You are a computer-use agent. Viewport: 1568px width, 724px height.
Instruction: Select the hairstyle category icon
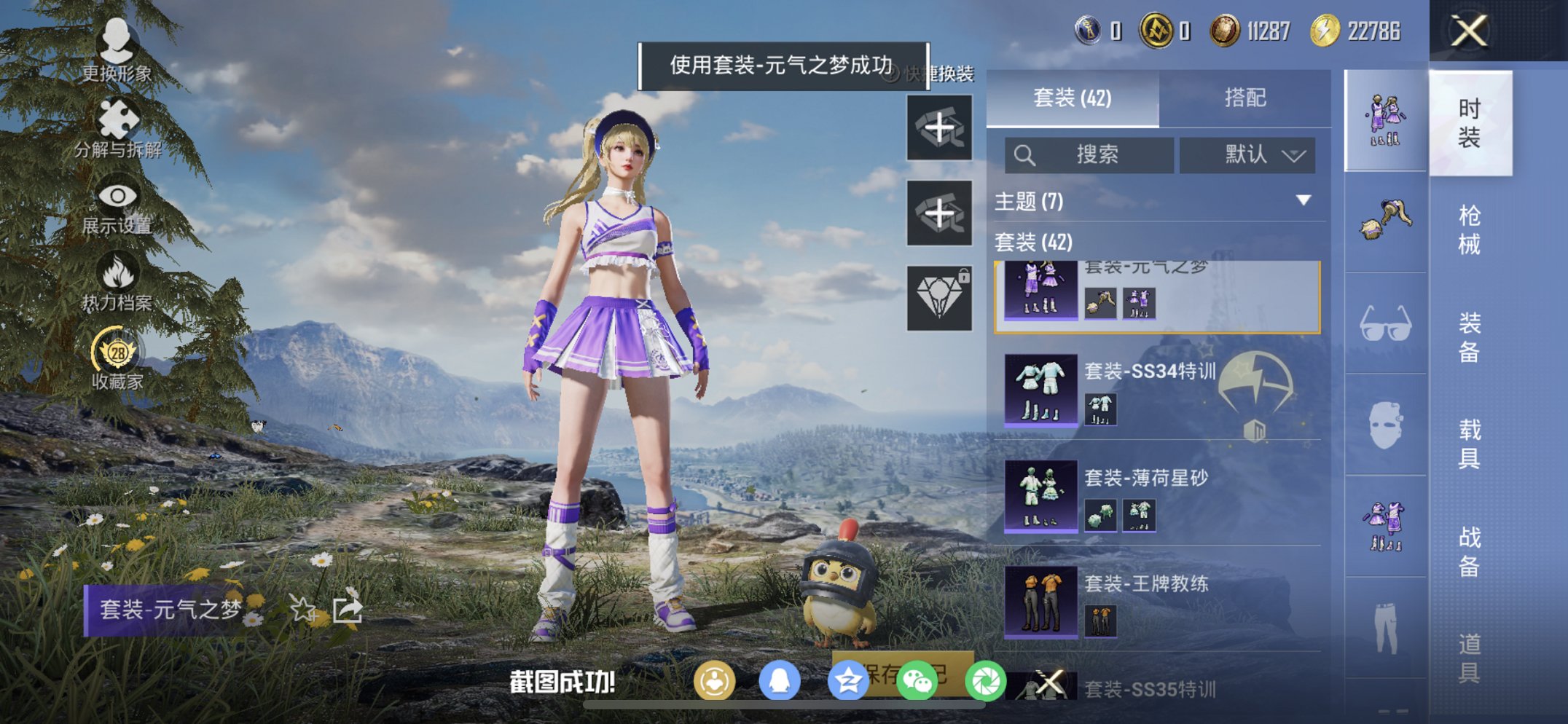click(1383, 219)
